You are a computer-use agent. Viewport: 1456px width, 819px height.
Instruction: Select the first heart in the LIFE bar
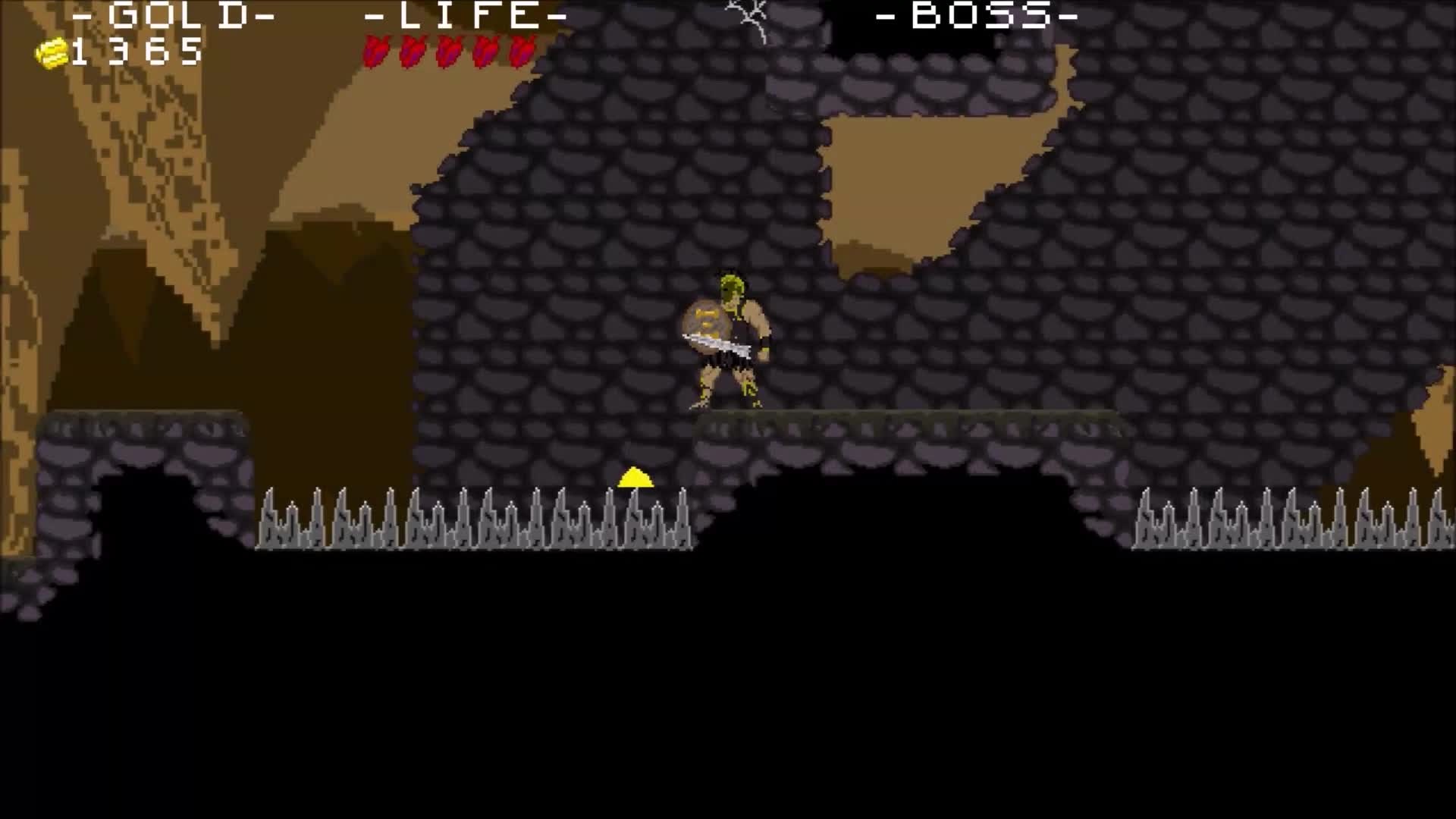click(377, 52)
